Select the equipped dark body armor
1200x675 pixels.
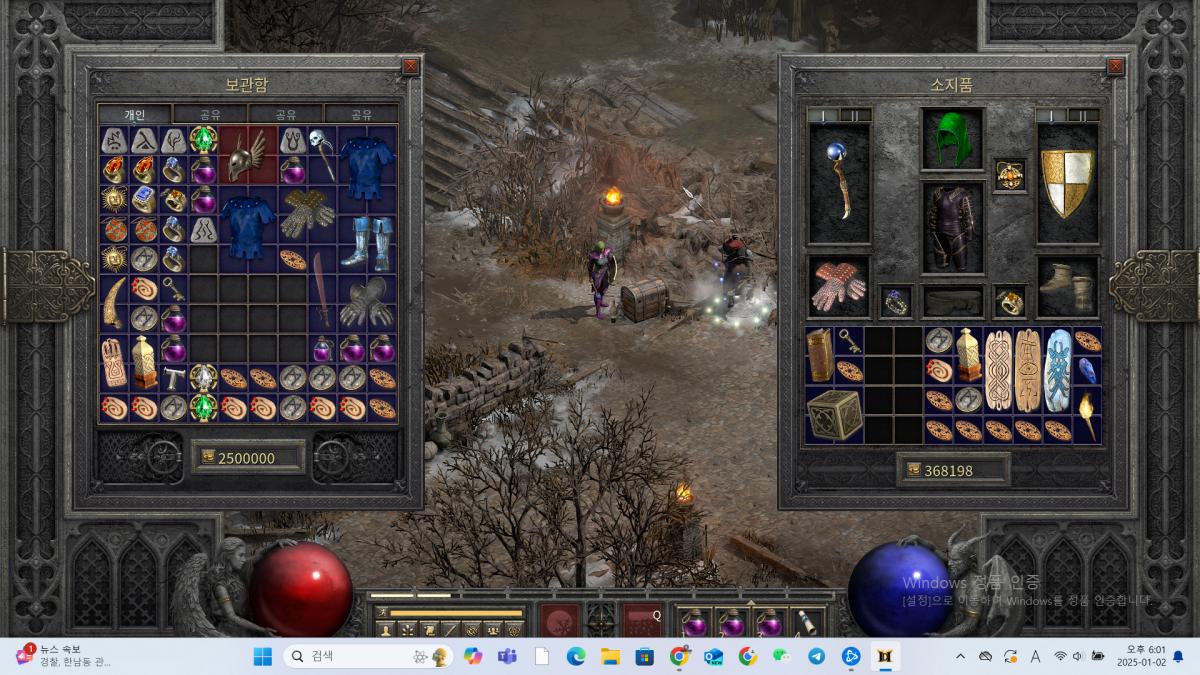click(952, 226)
